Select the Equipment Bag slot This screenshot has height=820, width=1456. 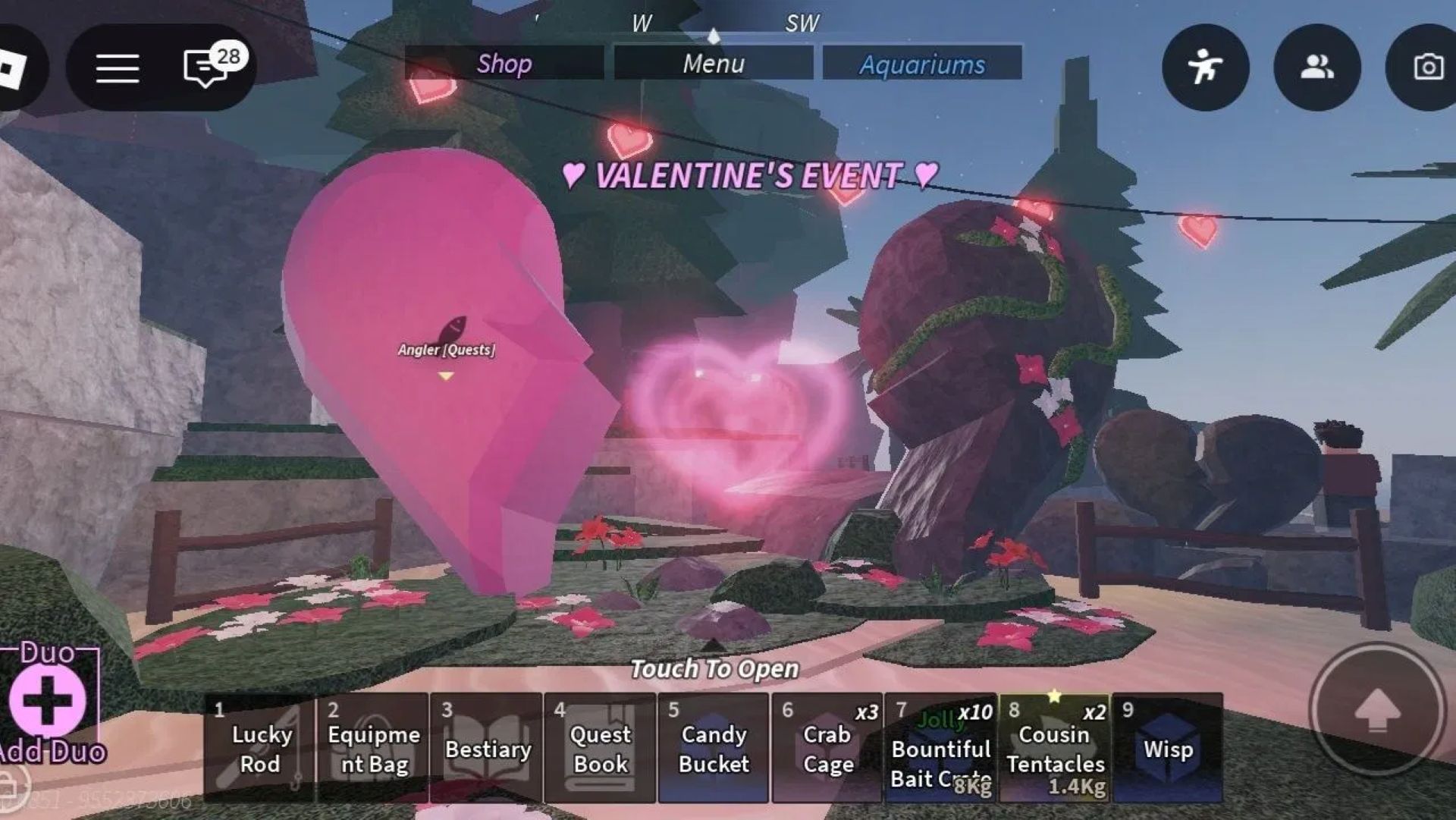click(373, 748)
